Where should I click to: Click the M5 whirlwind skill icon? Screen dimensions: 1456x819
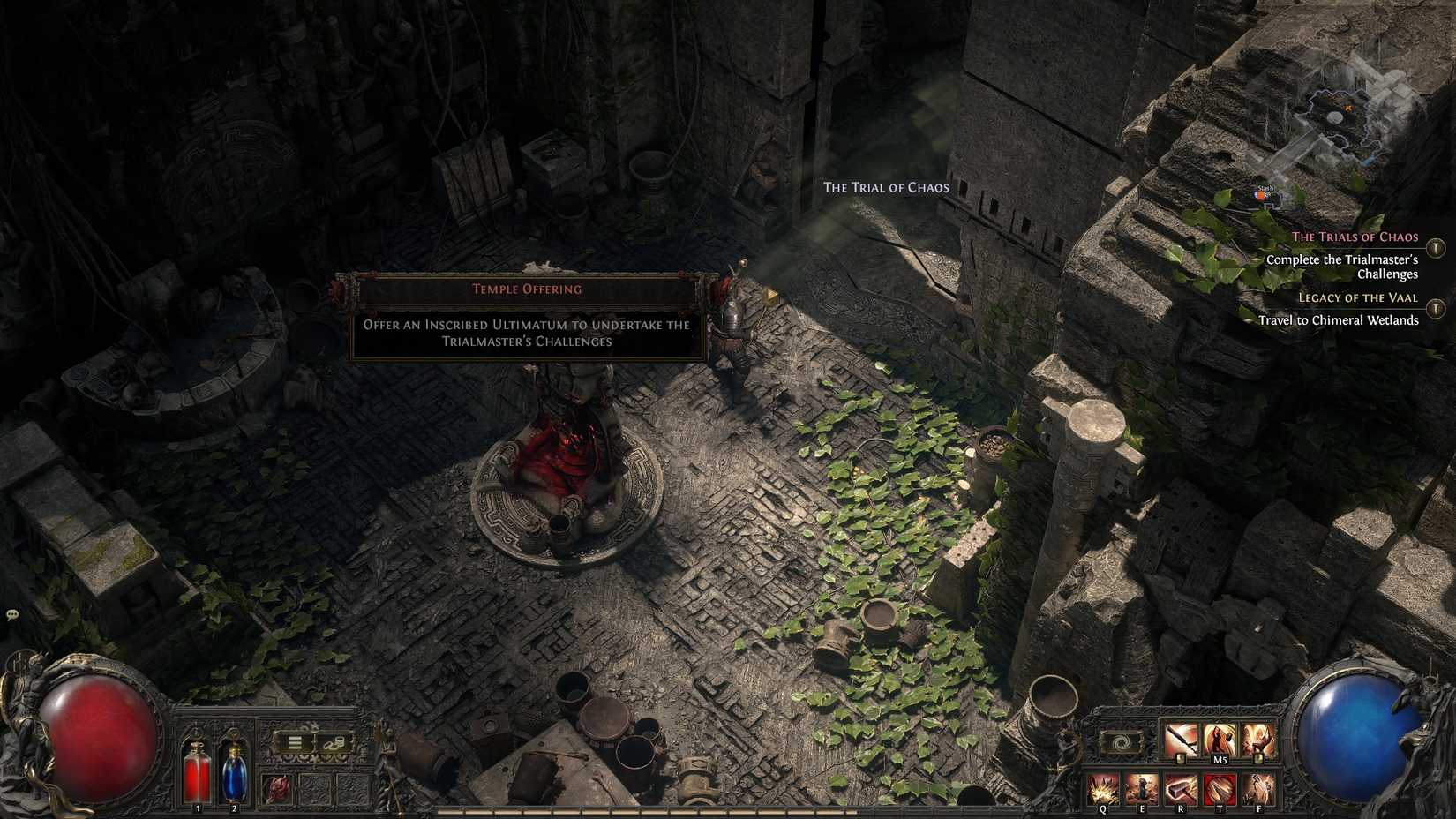pos(1220,740)
